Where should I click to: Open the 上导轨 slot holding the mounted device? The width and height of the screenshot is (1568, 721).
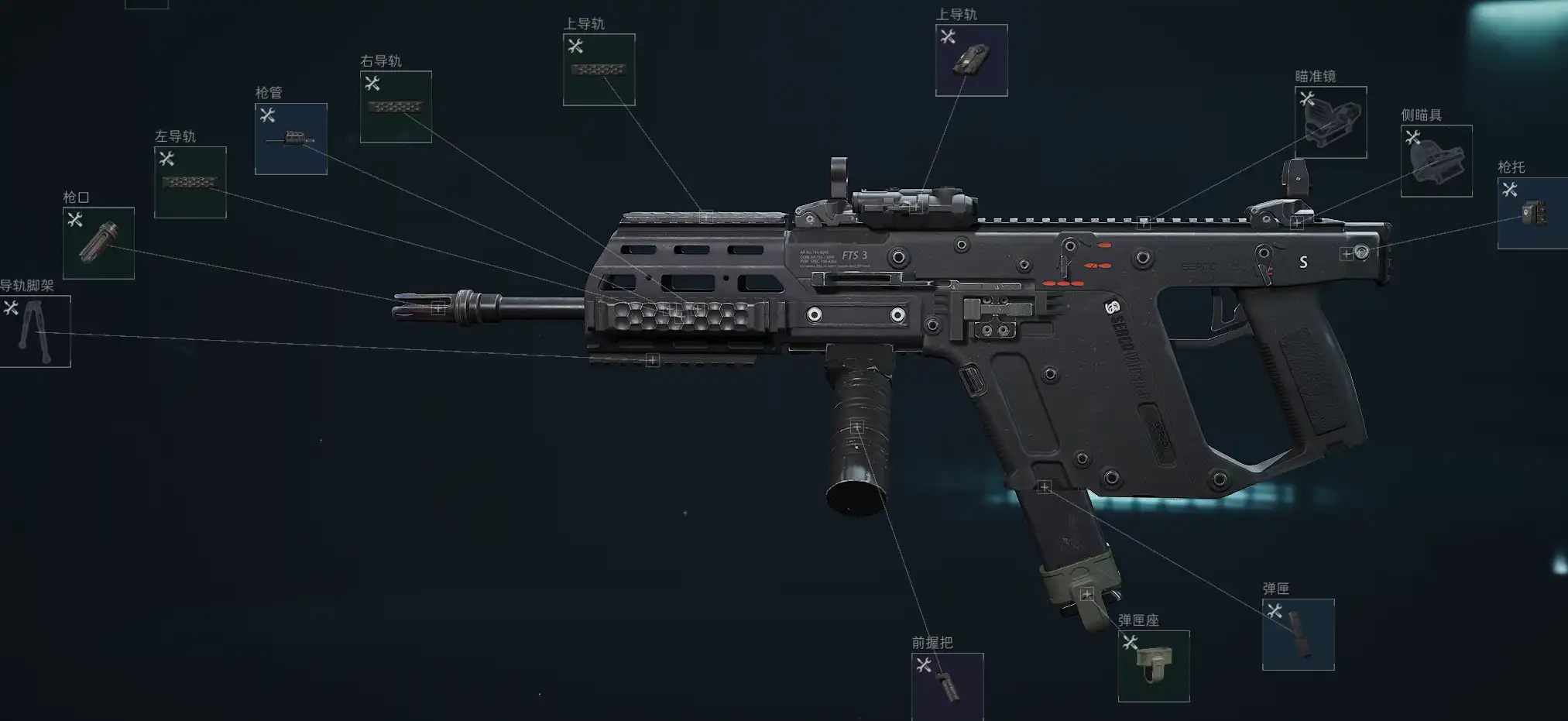click(971, 60)
